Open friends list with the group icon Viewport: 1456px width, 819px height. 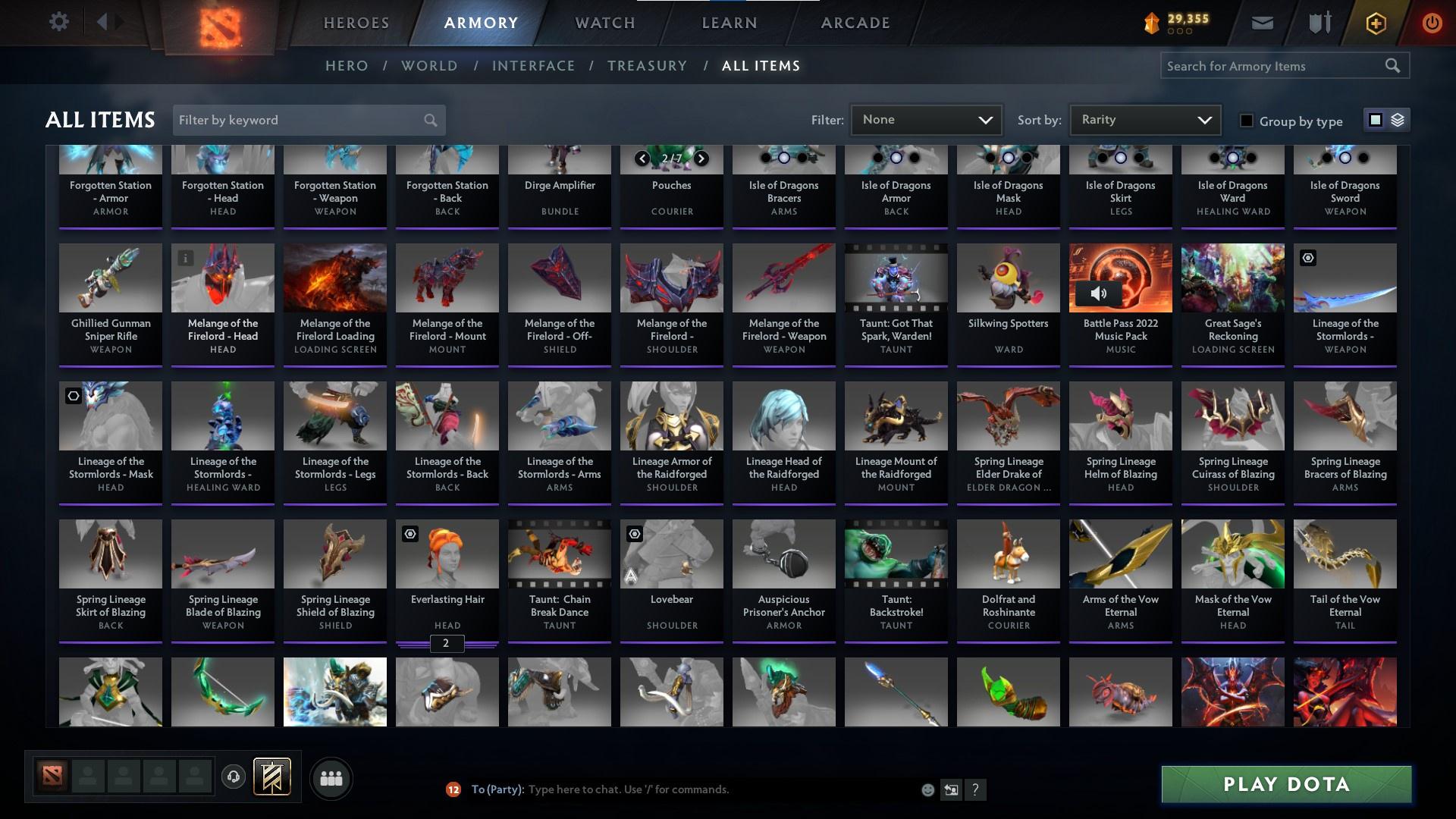tap(331, 778)
